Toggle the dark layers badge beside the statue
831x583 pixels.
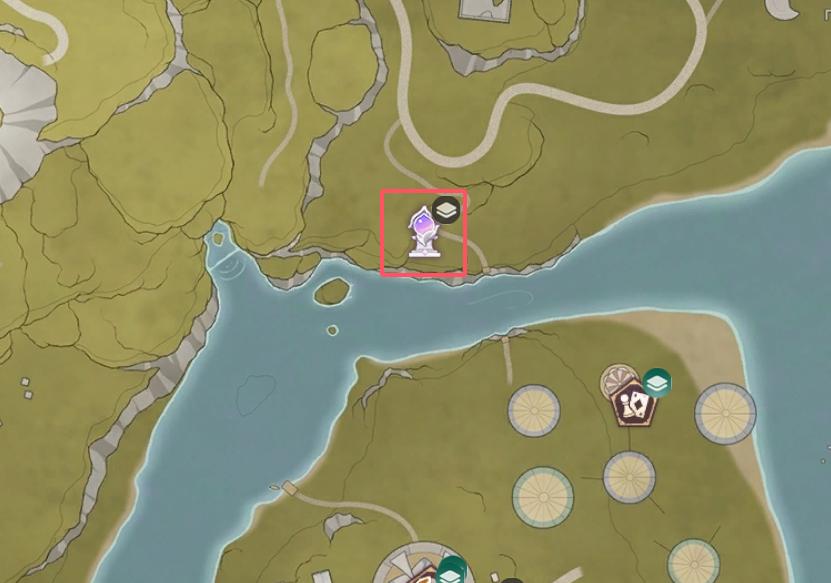point(447,209)
